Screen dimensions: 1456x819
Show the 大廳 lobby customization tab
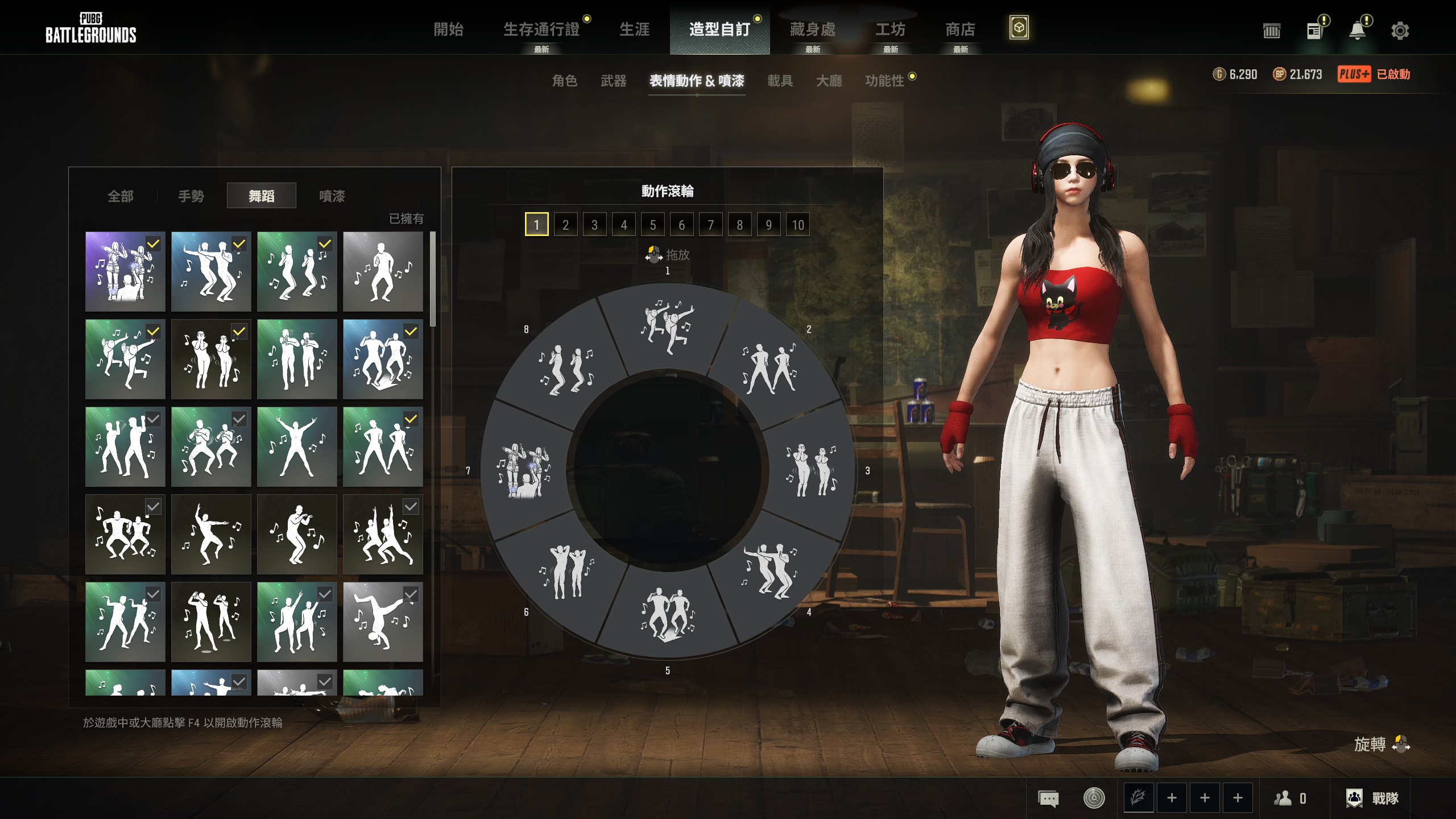coord(829,81)
